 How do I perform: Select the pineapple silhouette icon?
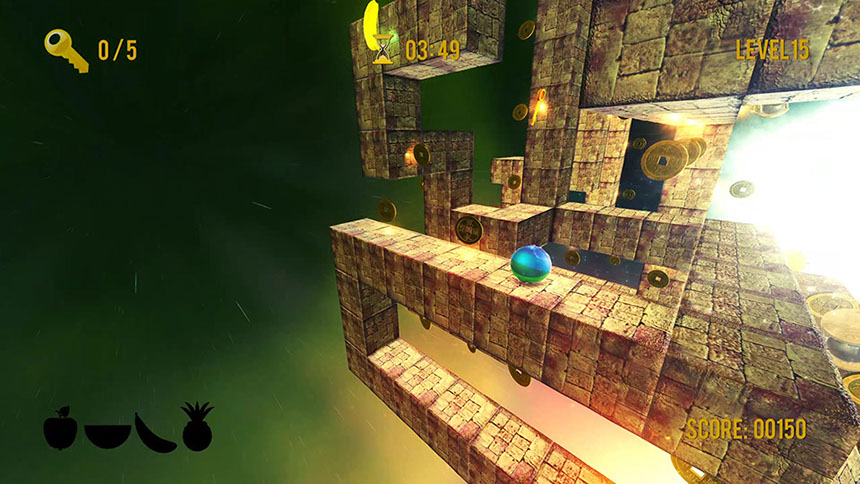tap(197, 427)
